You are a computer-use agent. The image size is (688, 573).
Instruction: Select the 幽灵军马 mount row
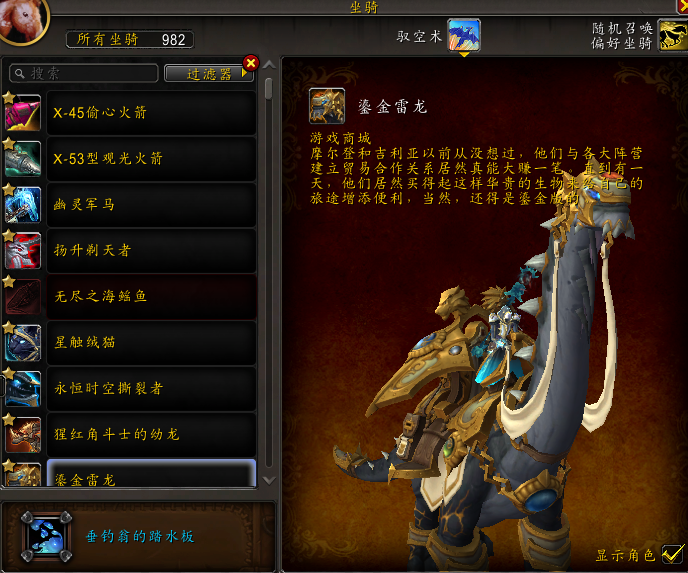click(150, 205)
